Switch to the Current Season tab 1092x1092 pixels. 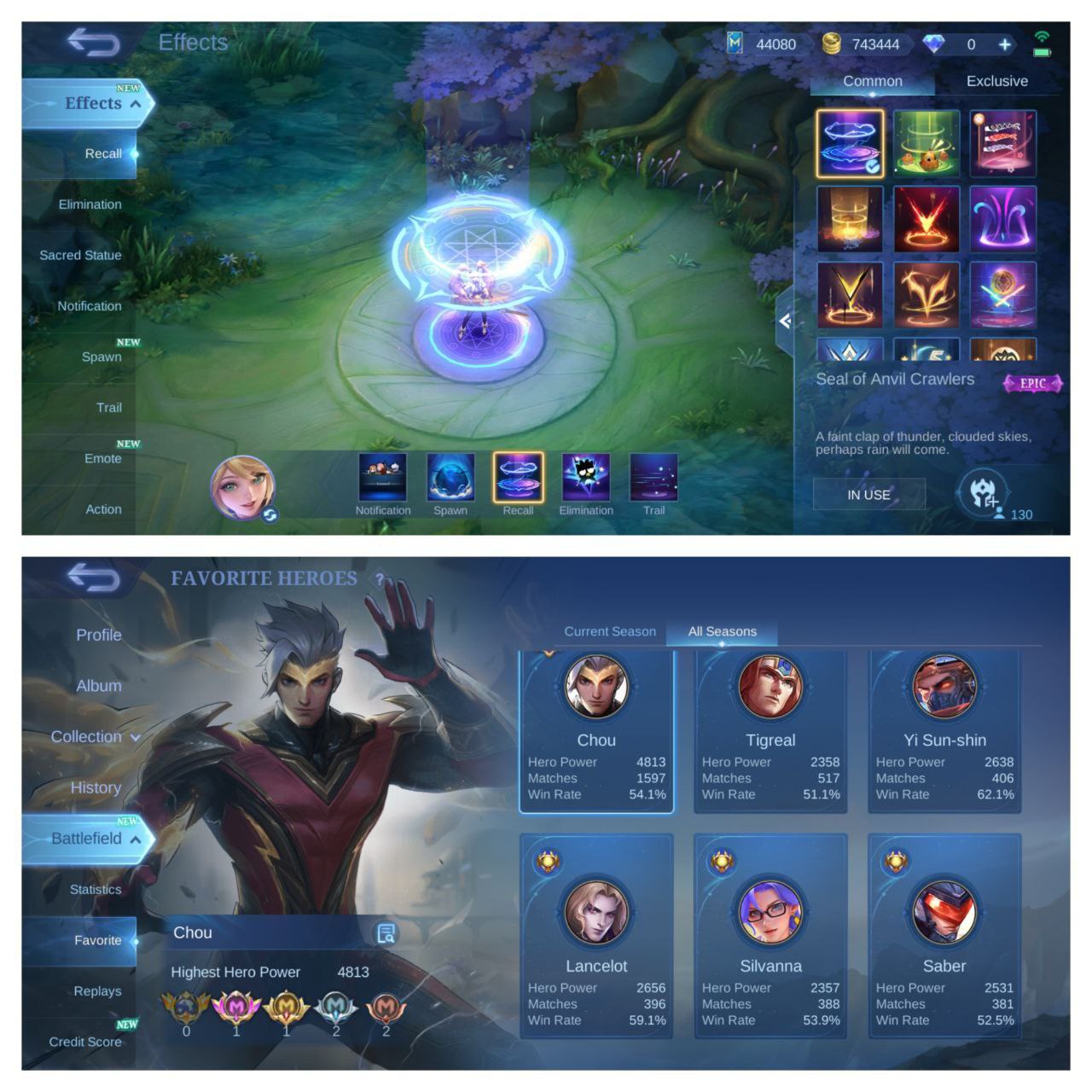click(609, 631)
